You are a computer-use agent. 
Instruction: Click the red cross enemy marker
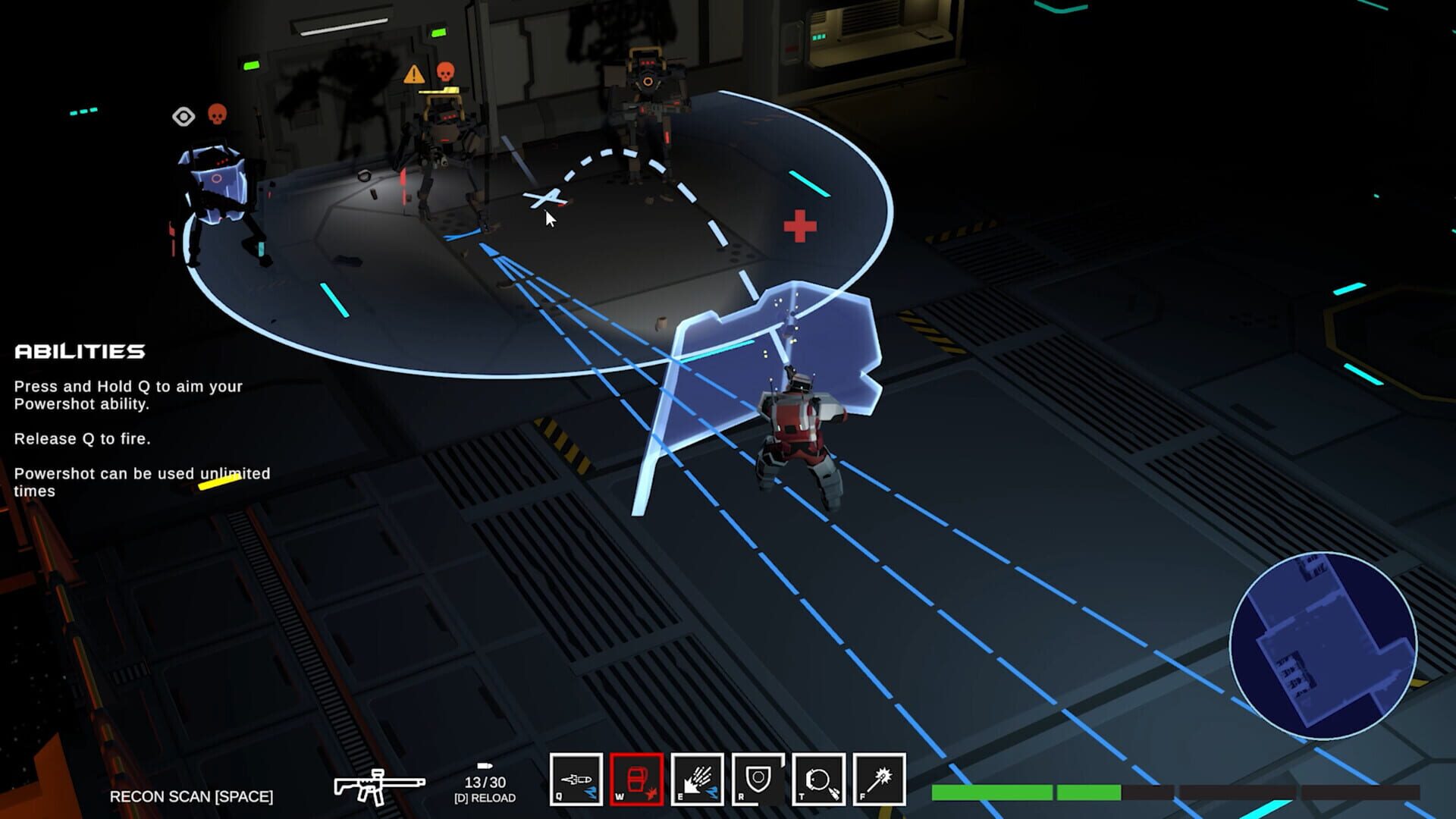click(x=799, y=224)
